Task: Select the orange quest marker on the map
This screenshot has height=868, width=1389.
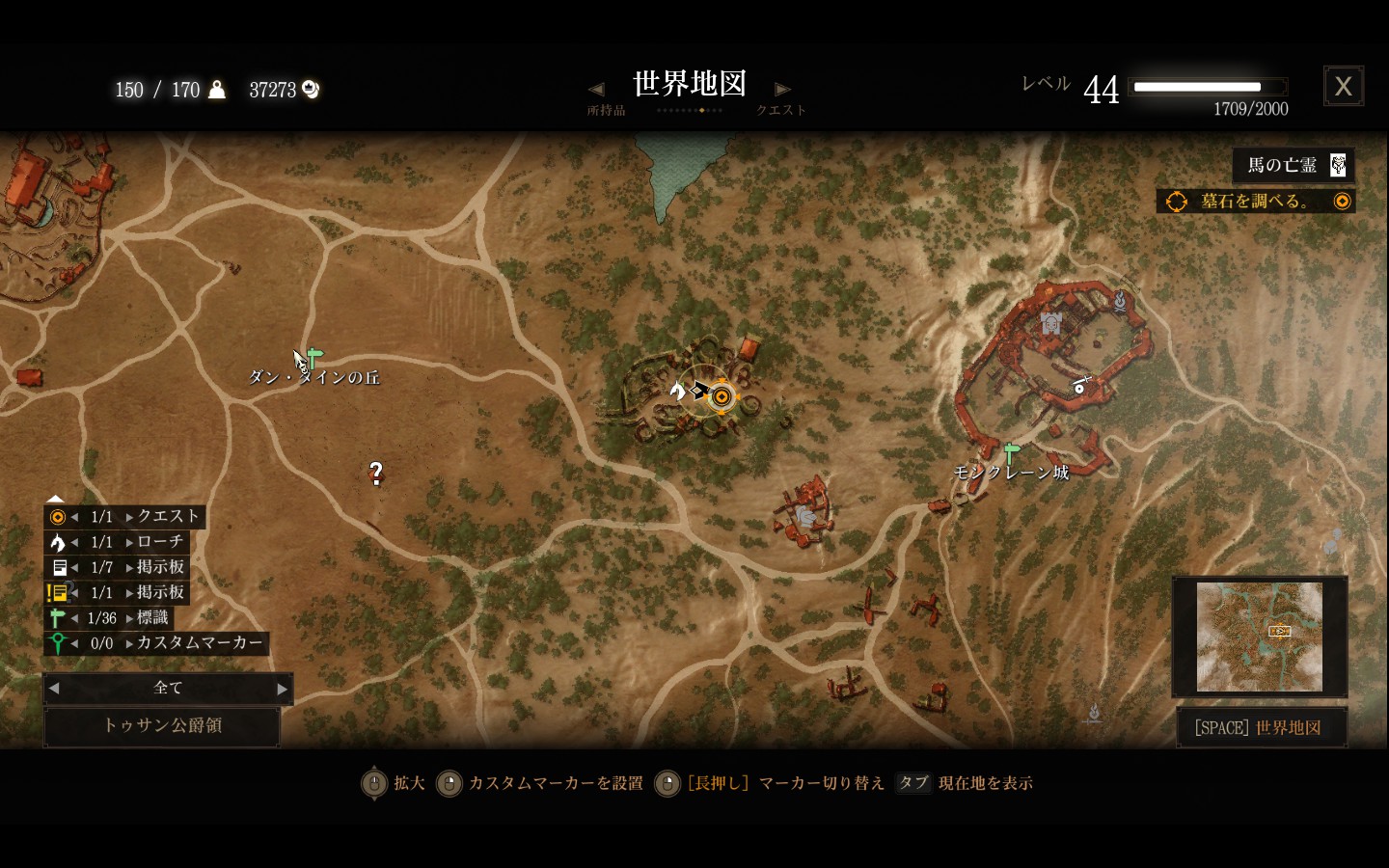Action: (722, 395)
